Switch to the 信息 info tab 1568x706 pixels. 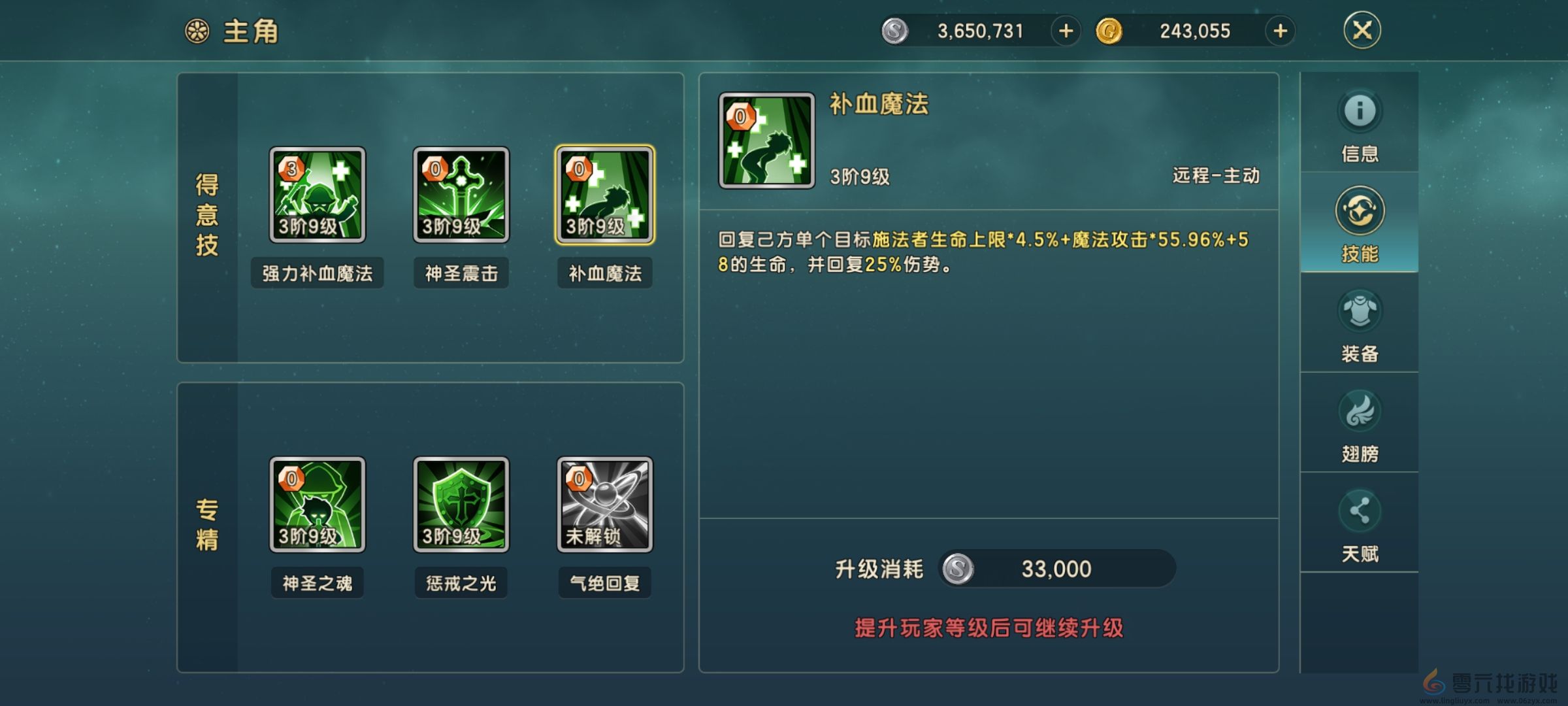click(x=1360, y=127)
